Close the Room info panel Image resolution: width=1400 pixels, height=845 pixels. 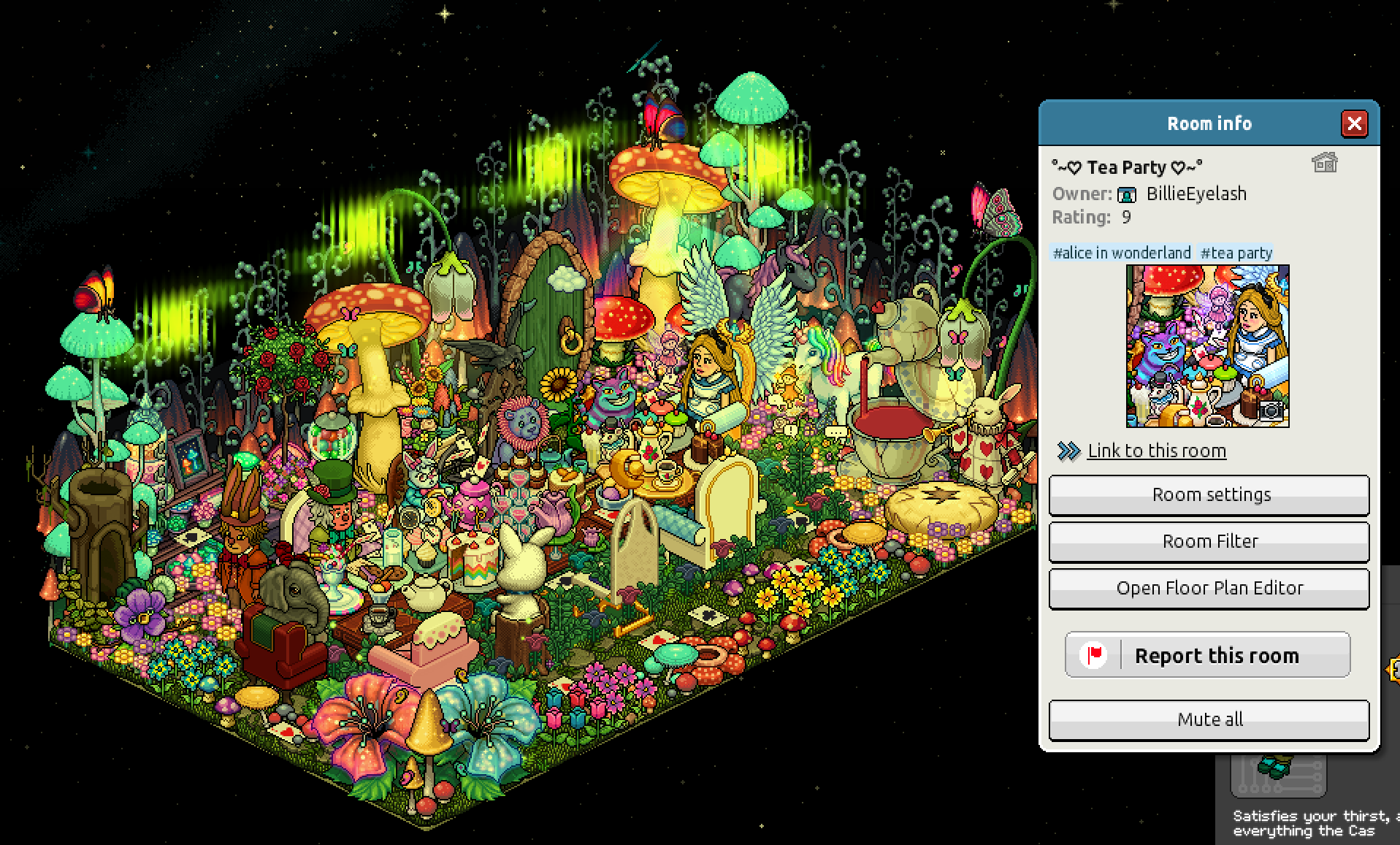(x=1354, y=123)
